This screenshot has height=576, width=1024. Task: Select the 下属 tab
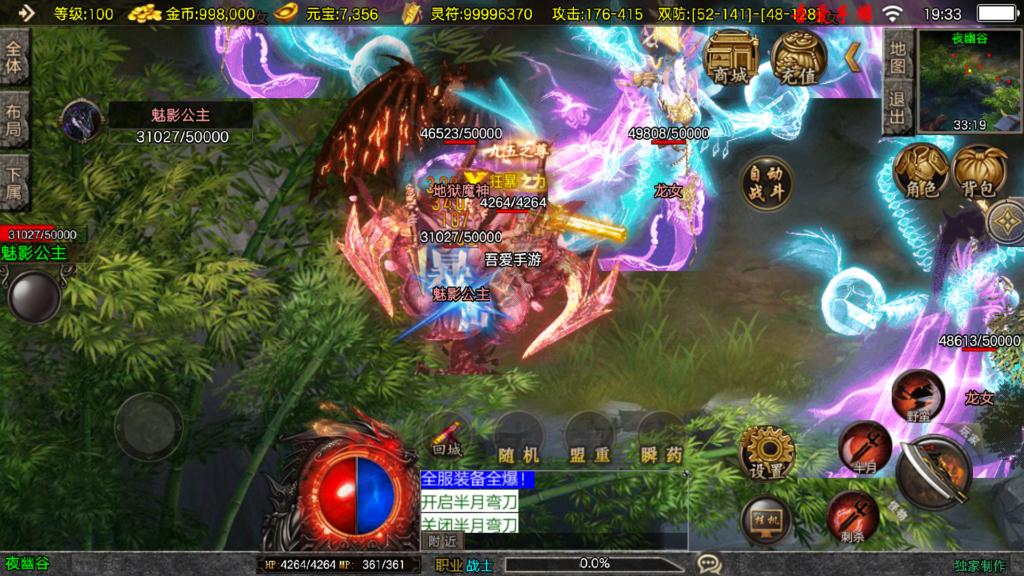14,182
